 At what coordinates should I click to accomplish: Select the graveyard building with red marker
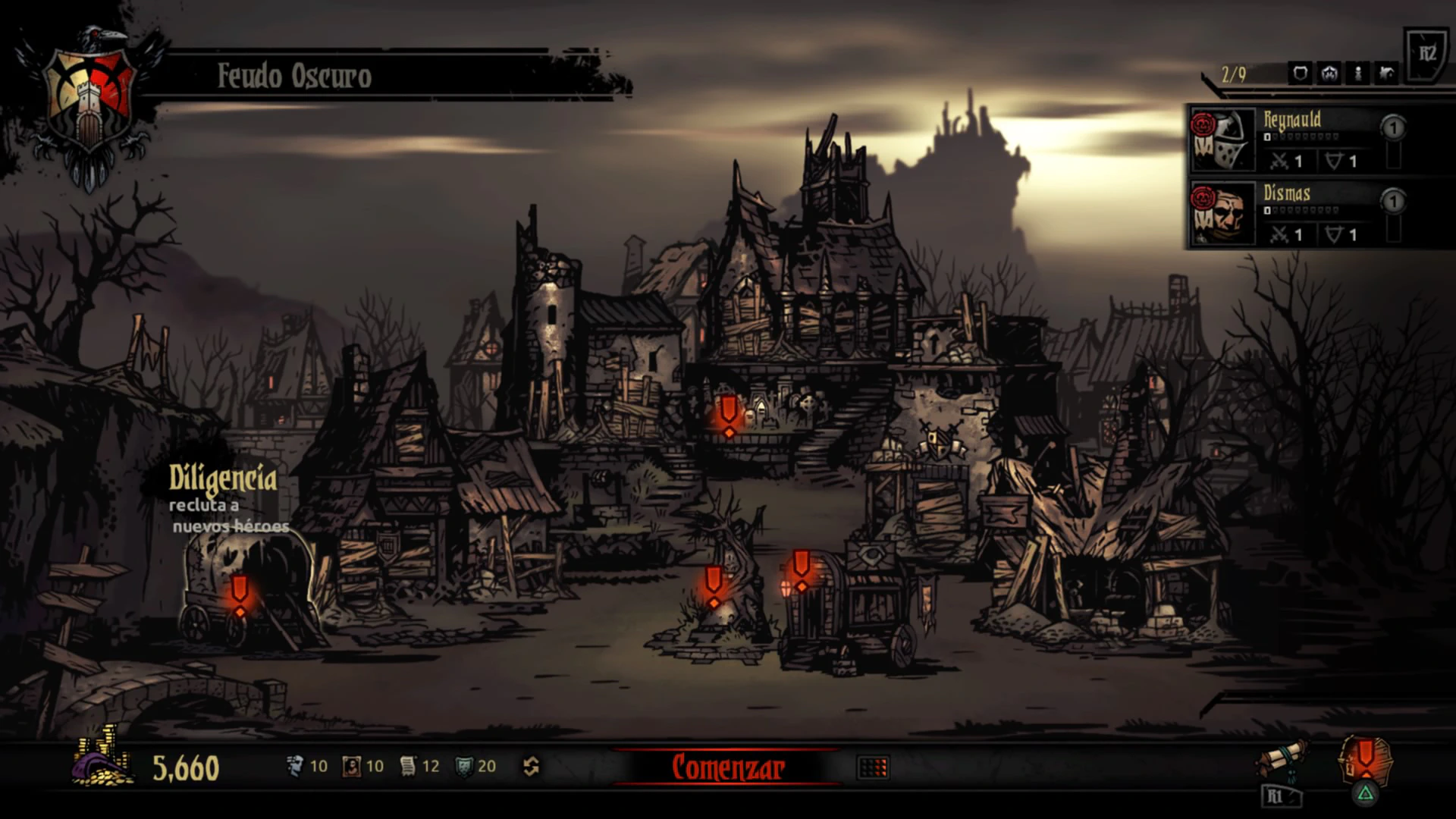(x=729, y=416)
